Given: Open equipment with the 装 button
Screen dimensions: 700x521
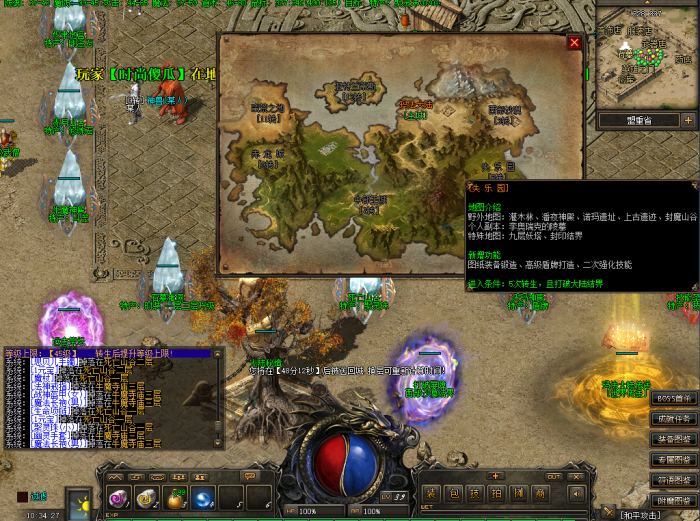Looking at the screenshot, I should click(430, 494).
